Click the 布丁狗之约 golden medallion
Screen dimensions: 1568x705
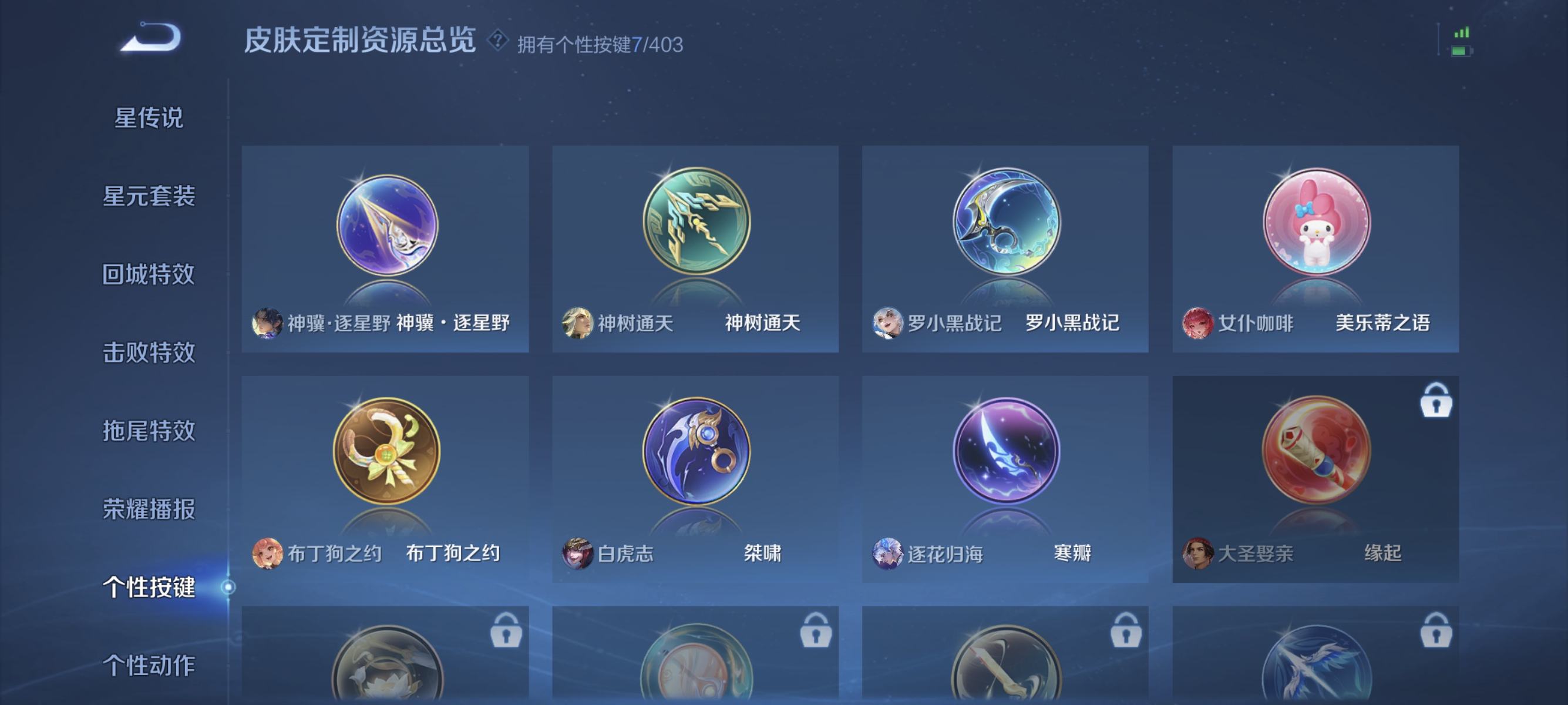[388, 452]
